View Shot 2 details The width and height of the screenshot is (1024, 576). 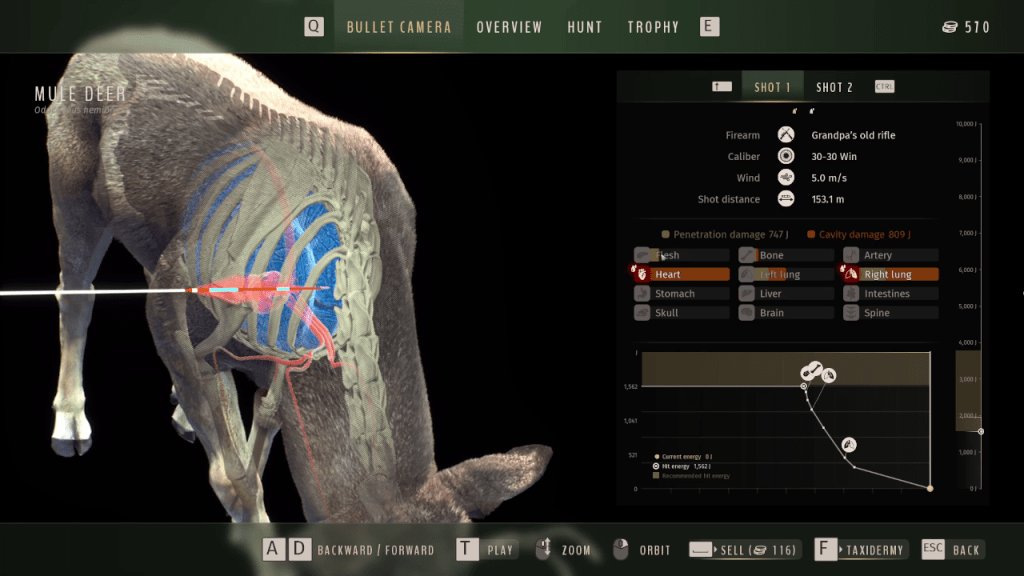[x=834, y=87]
